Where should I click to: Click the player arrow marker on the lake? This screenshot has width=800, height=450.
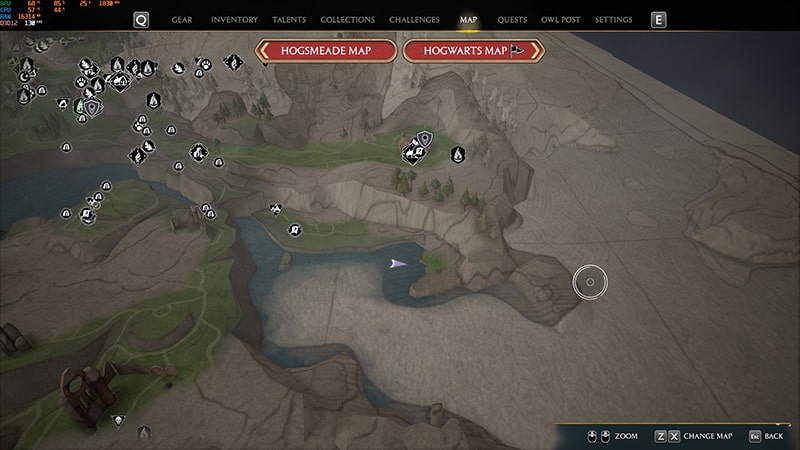pyautogui.click(x=399, y=263)
